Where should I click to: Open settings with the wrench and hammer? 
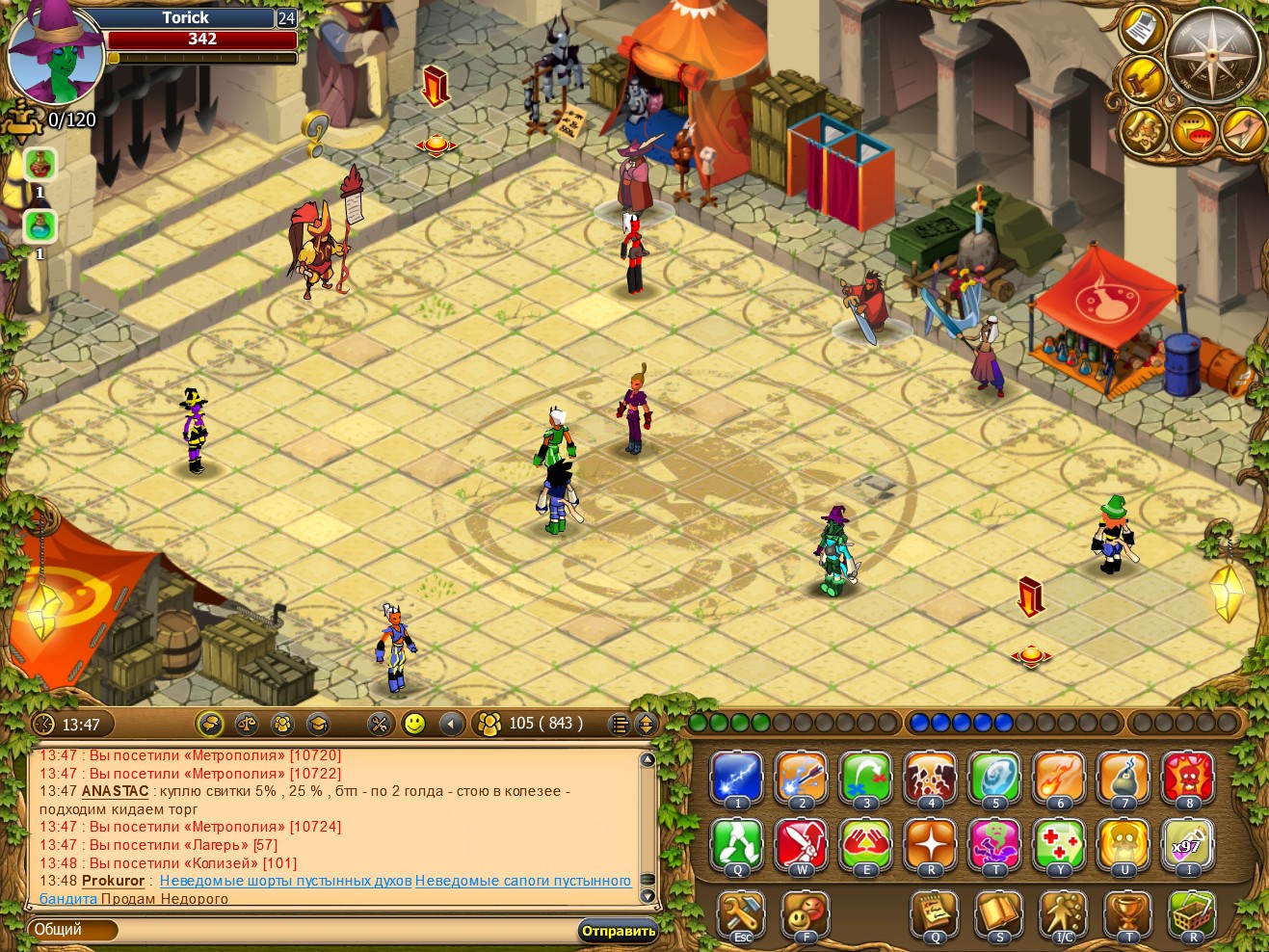742,912
